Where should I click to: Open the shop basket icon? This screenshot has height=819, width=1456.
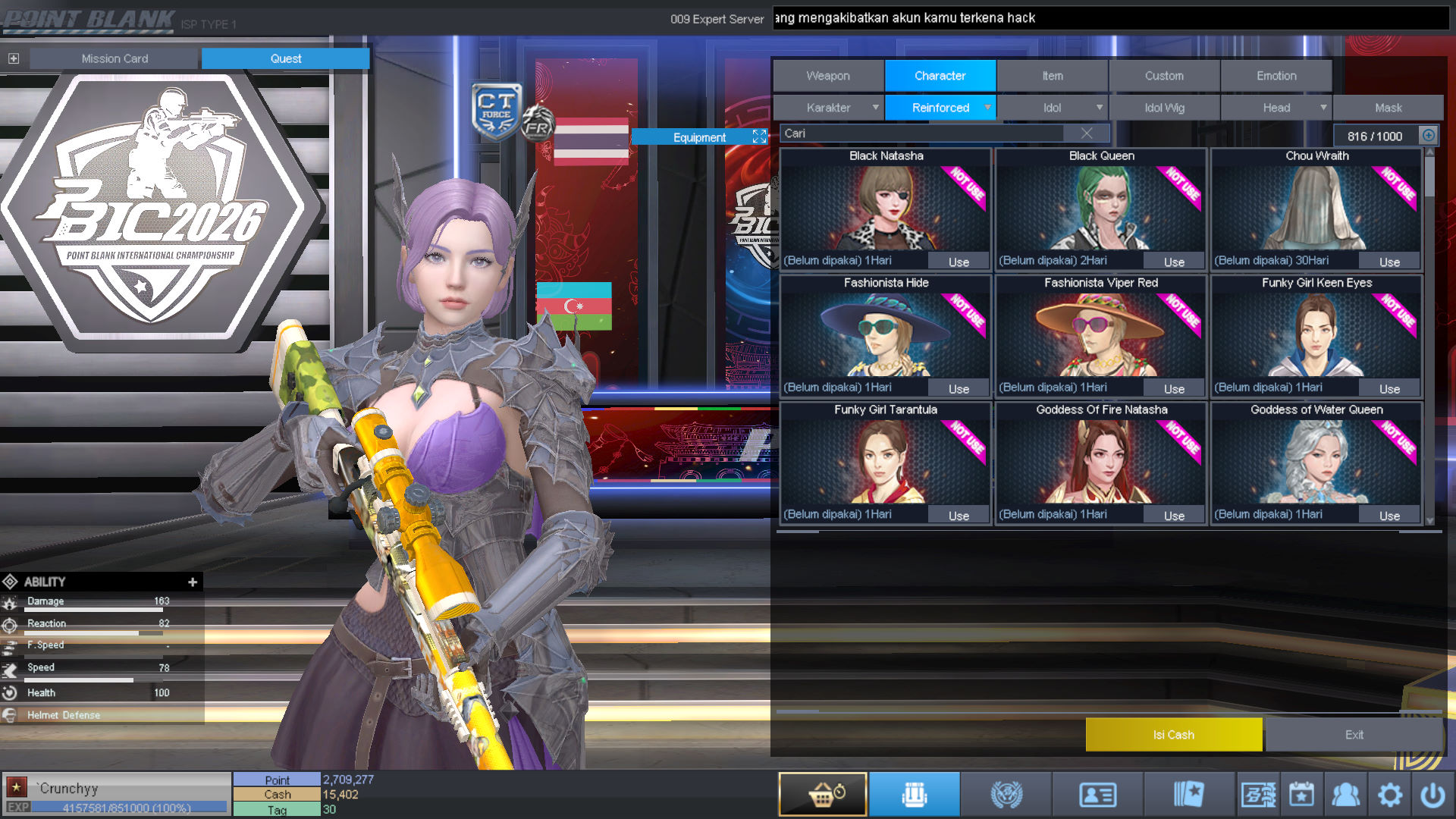point(823,794)
